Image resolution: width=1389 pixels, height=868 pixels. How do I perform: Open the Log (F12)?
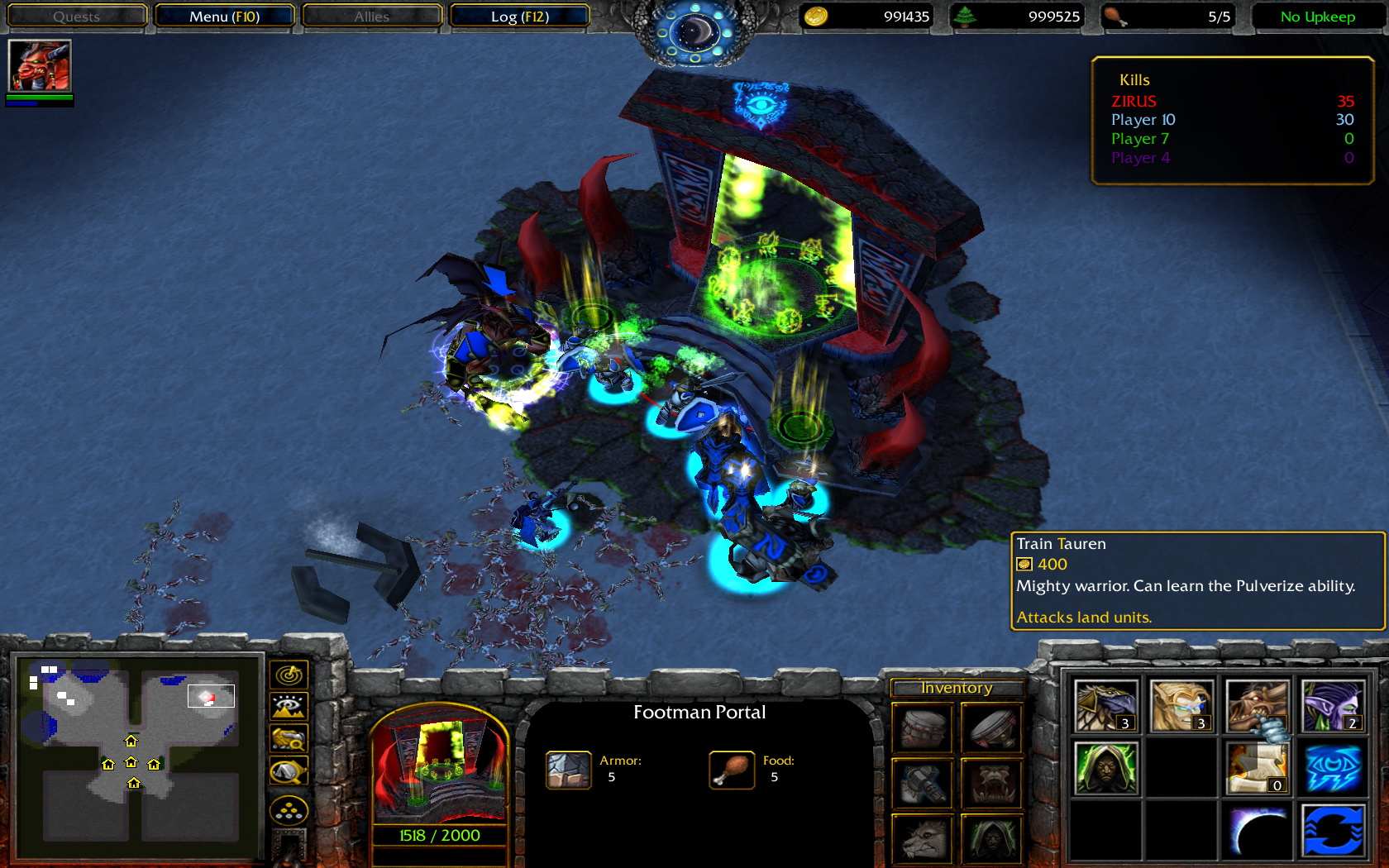(519, 16)
